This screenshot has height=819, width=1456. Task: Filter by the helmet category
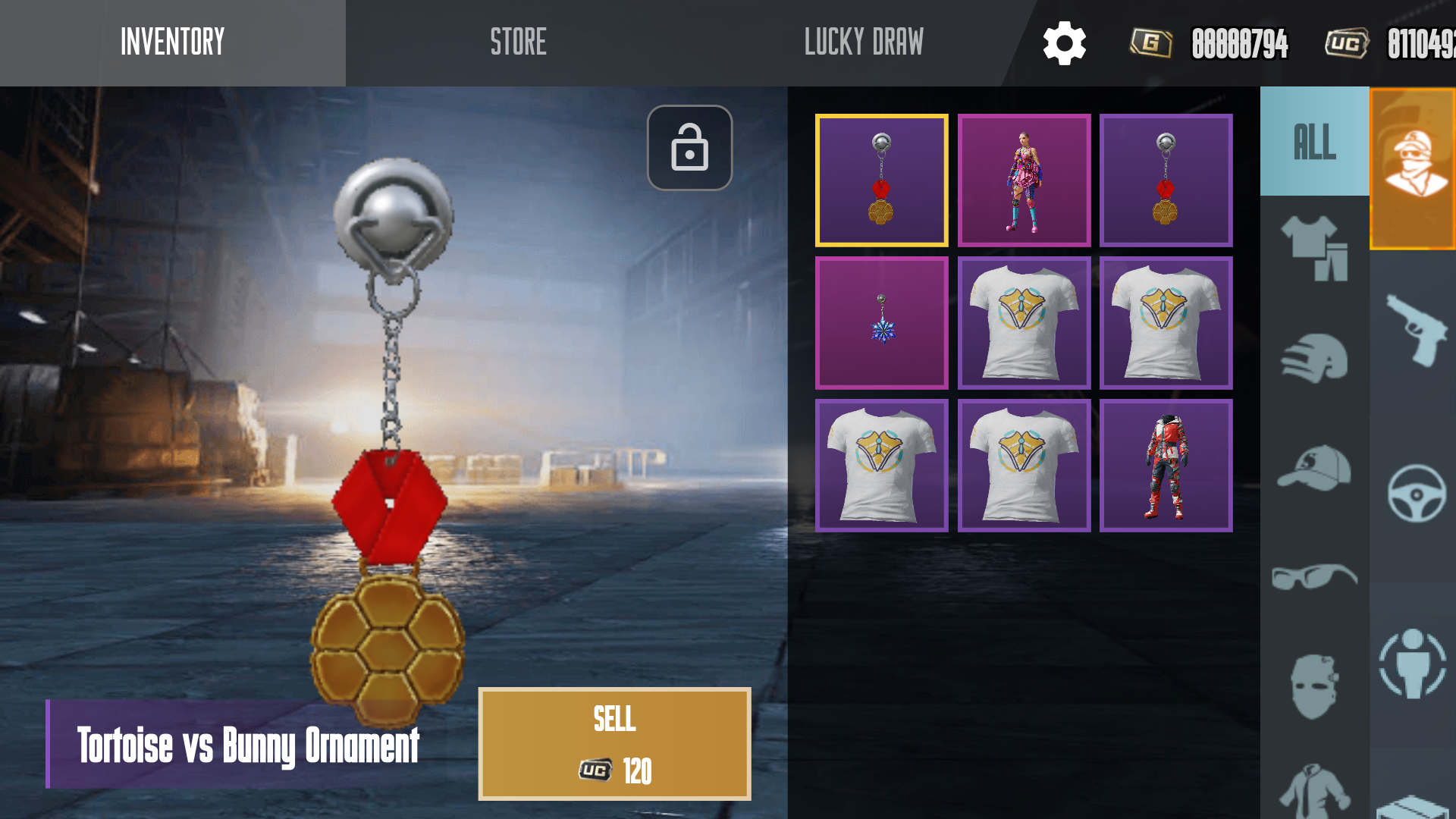click(x=1314, y=358)
